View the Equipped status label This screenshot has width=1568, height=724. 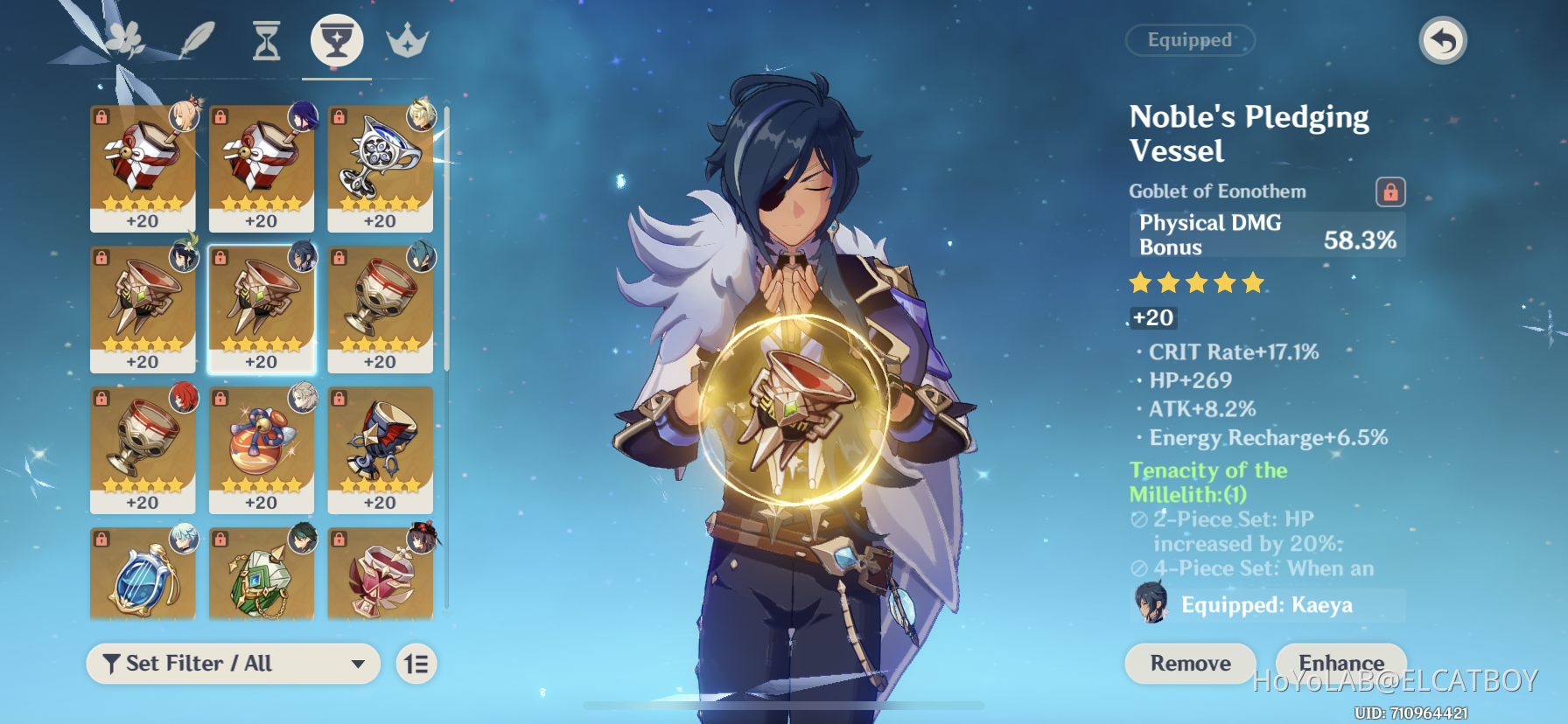pos(1190,39)
